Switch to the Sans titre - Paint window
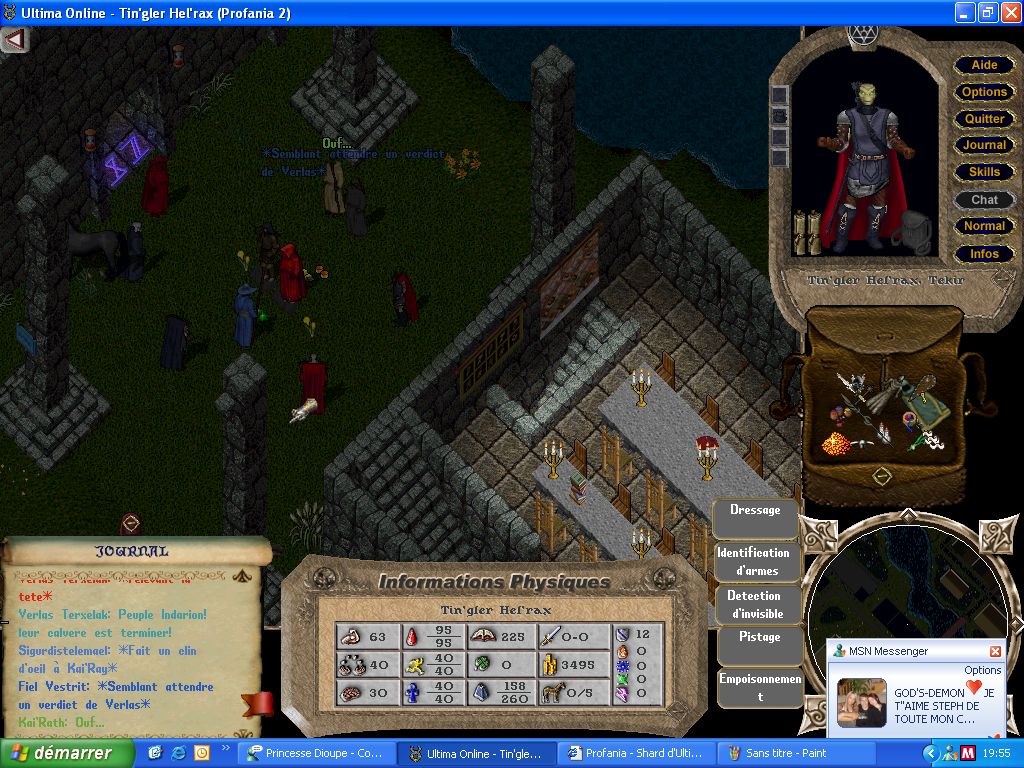This screenshot has height=768, width=1024. click(x=785, y=753)
